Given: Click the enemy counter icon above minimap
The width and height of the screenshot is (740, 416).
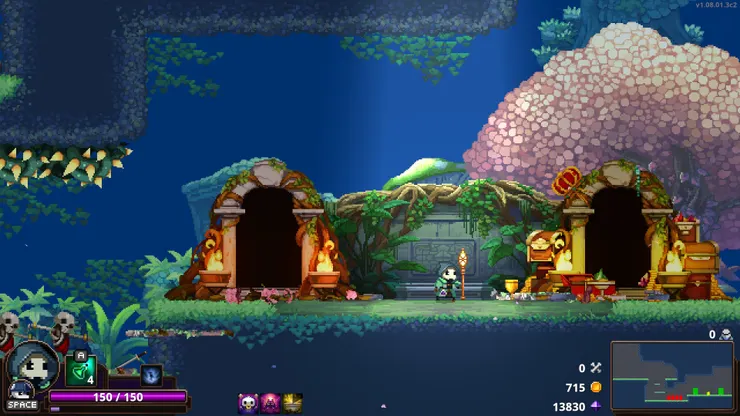Looking at the screenshot, I should point(725,335).
